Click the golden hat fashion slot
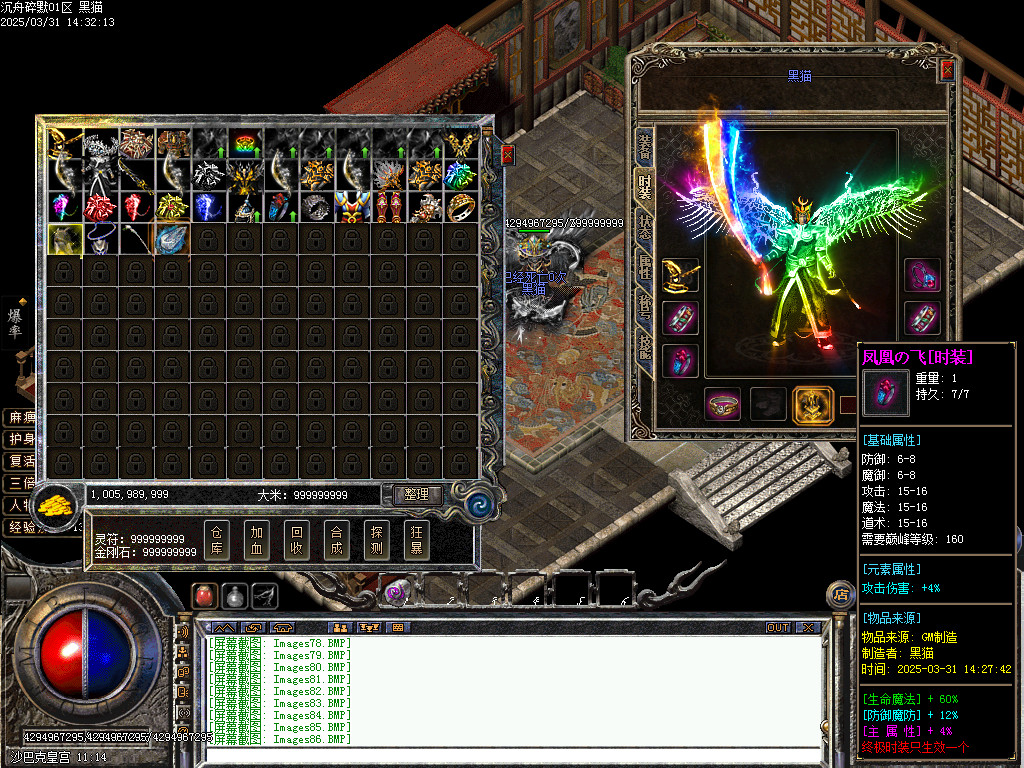 pyautogui.click(x=681, y=276)
